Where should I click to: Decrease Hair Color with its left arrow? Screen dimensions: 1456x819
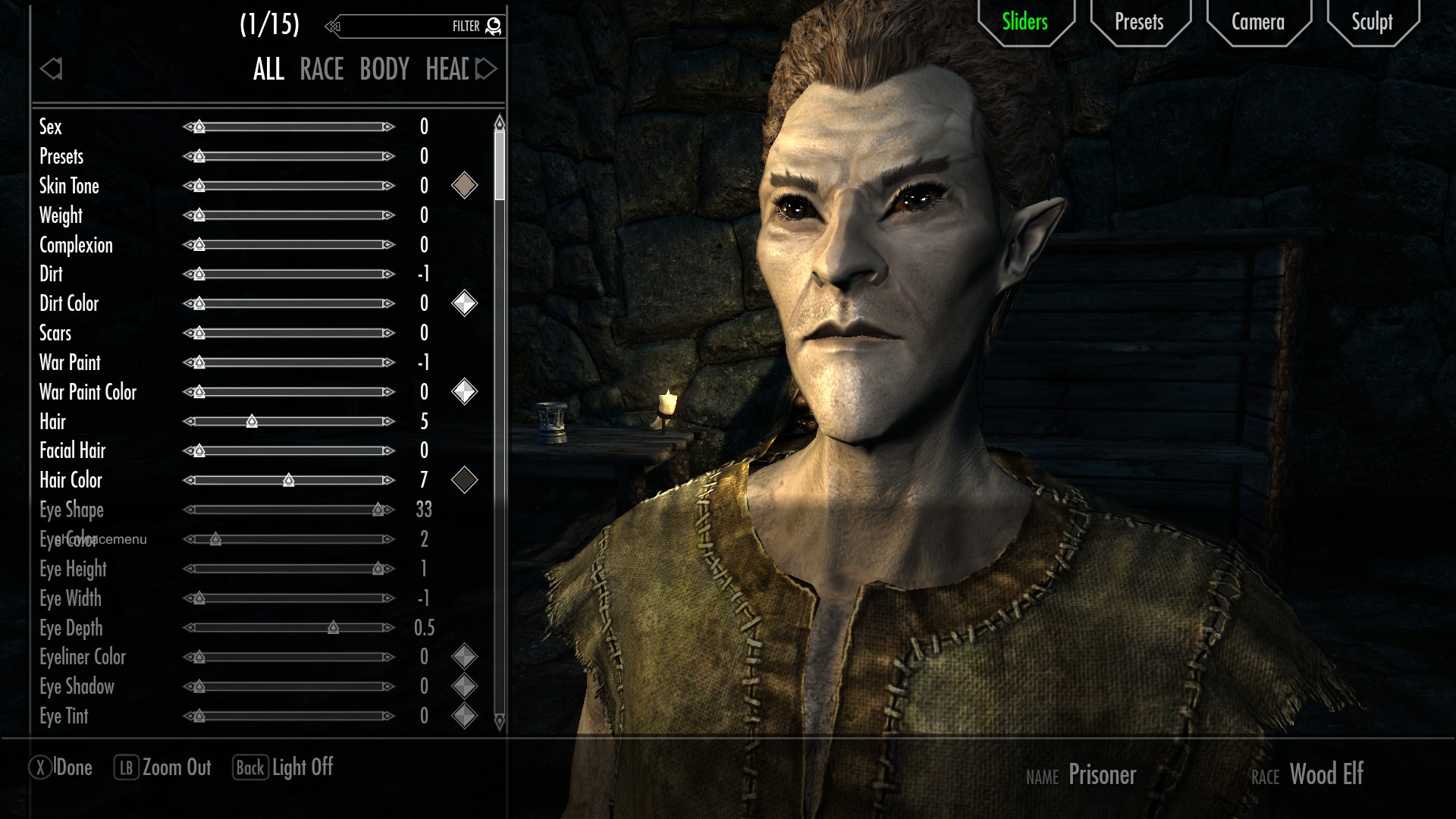click(190, 480)
